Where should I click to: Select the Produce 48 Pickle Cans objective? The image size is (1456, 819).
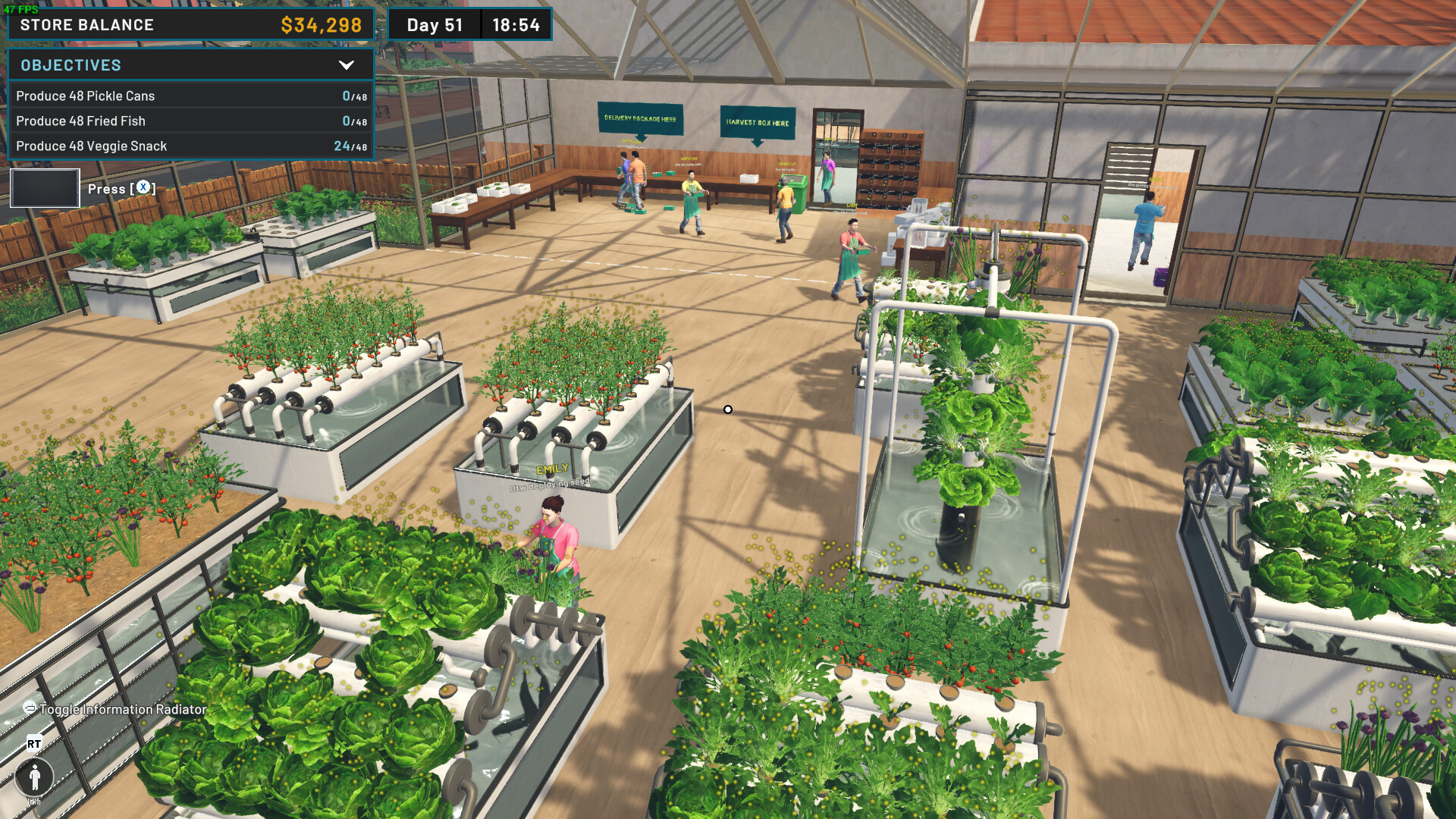coord(86,96)
